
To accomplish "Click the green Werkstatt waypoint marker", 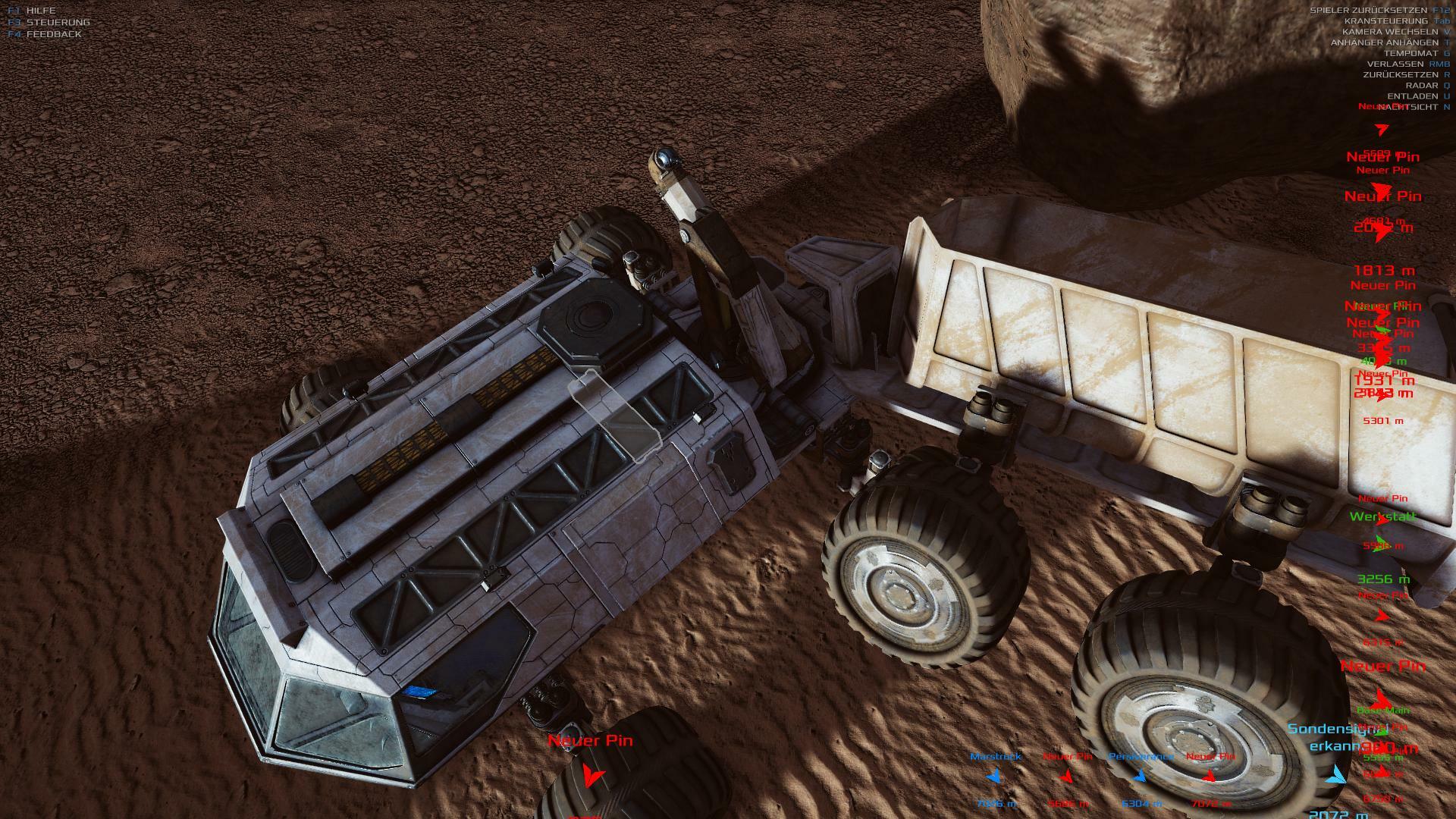I will 1382,541.
